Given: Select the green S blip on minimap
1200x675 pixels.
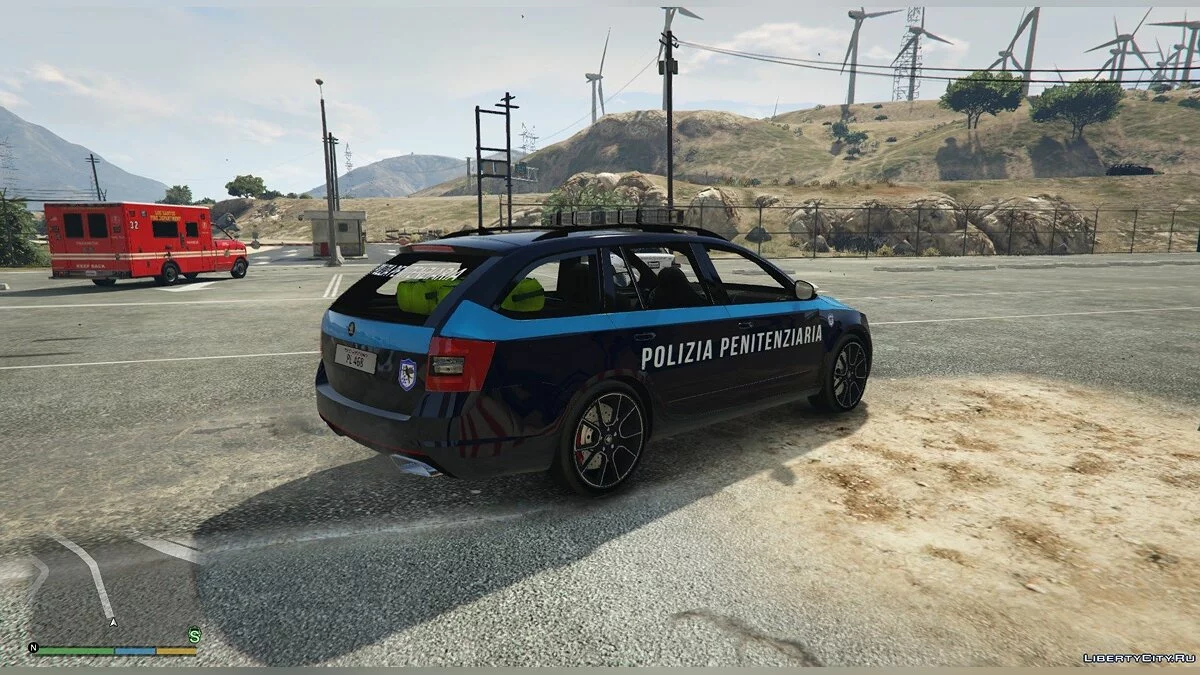Looking at the screenshot, I should [194, 634].
